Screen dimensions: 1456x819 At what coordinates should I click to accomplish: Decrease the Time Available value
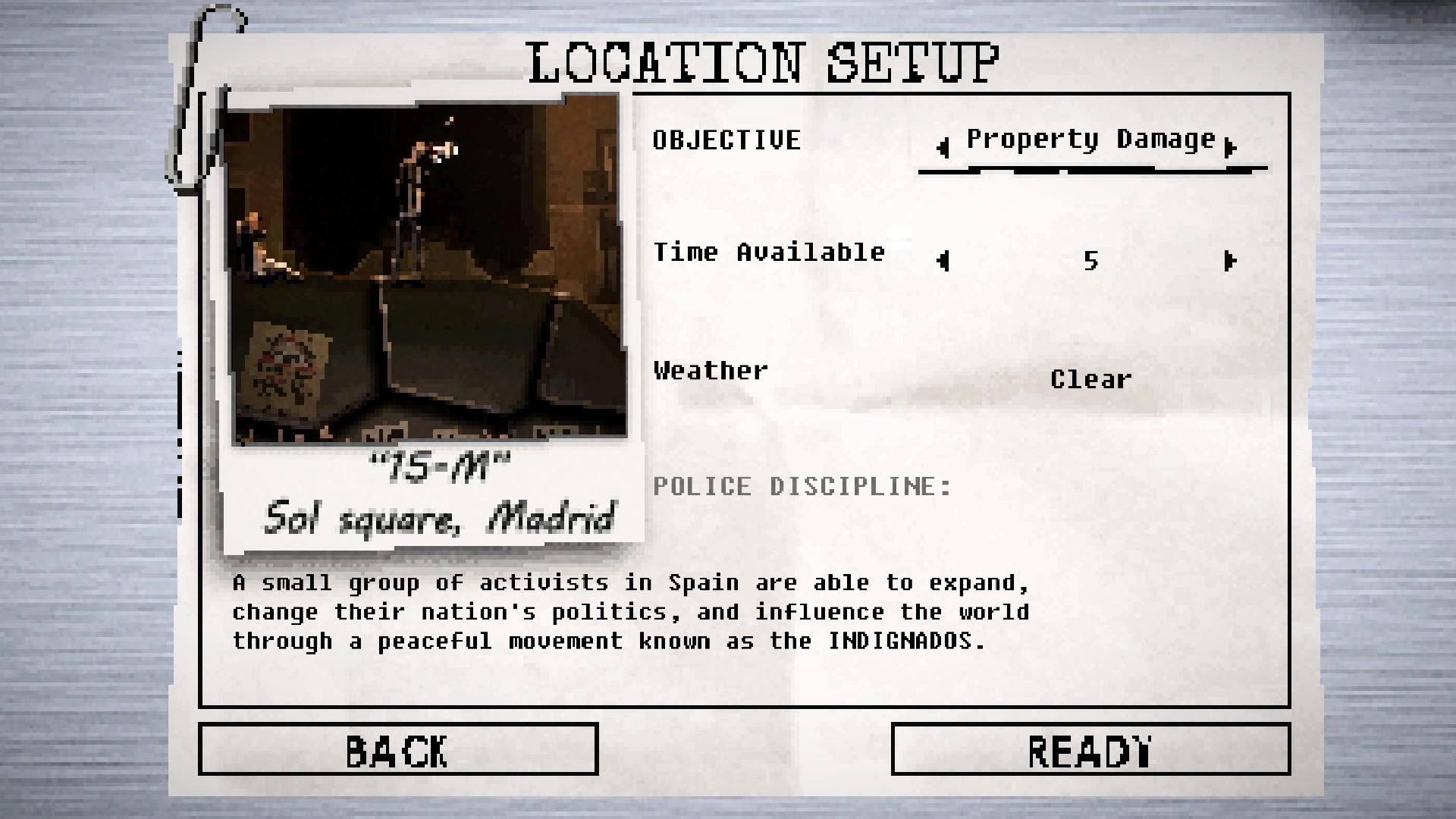(x=942, y=262)
